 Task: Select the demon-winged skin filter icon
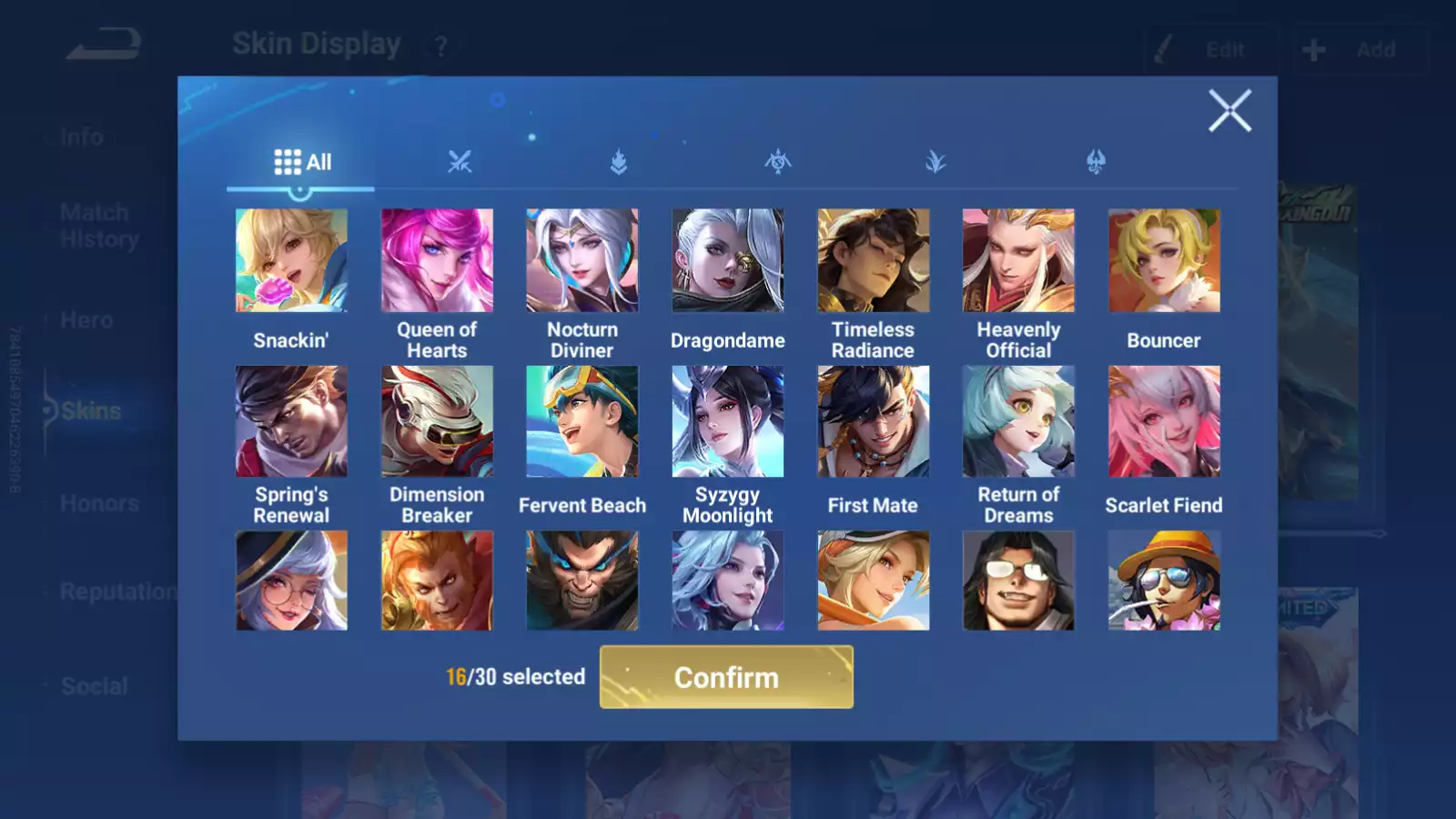point(1095,163)
